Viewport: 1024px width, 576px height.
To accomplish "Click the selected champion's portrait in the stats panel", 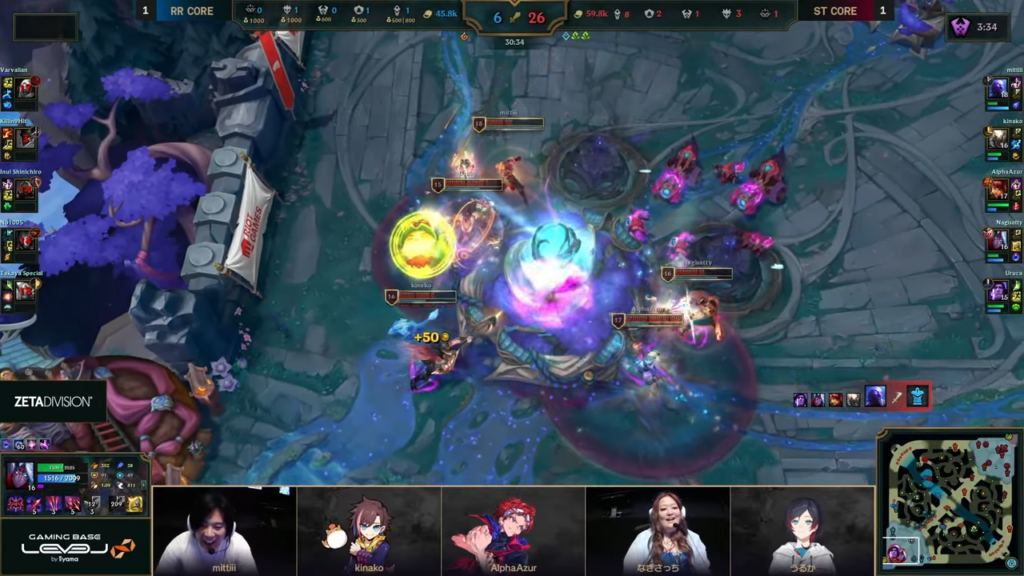I will point(18,475).
